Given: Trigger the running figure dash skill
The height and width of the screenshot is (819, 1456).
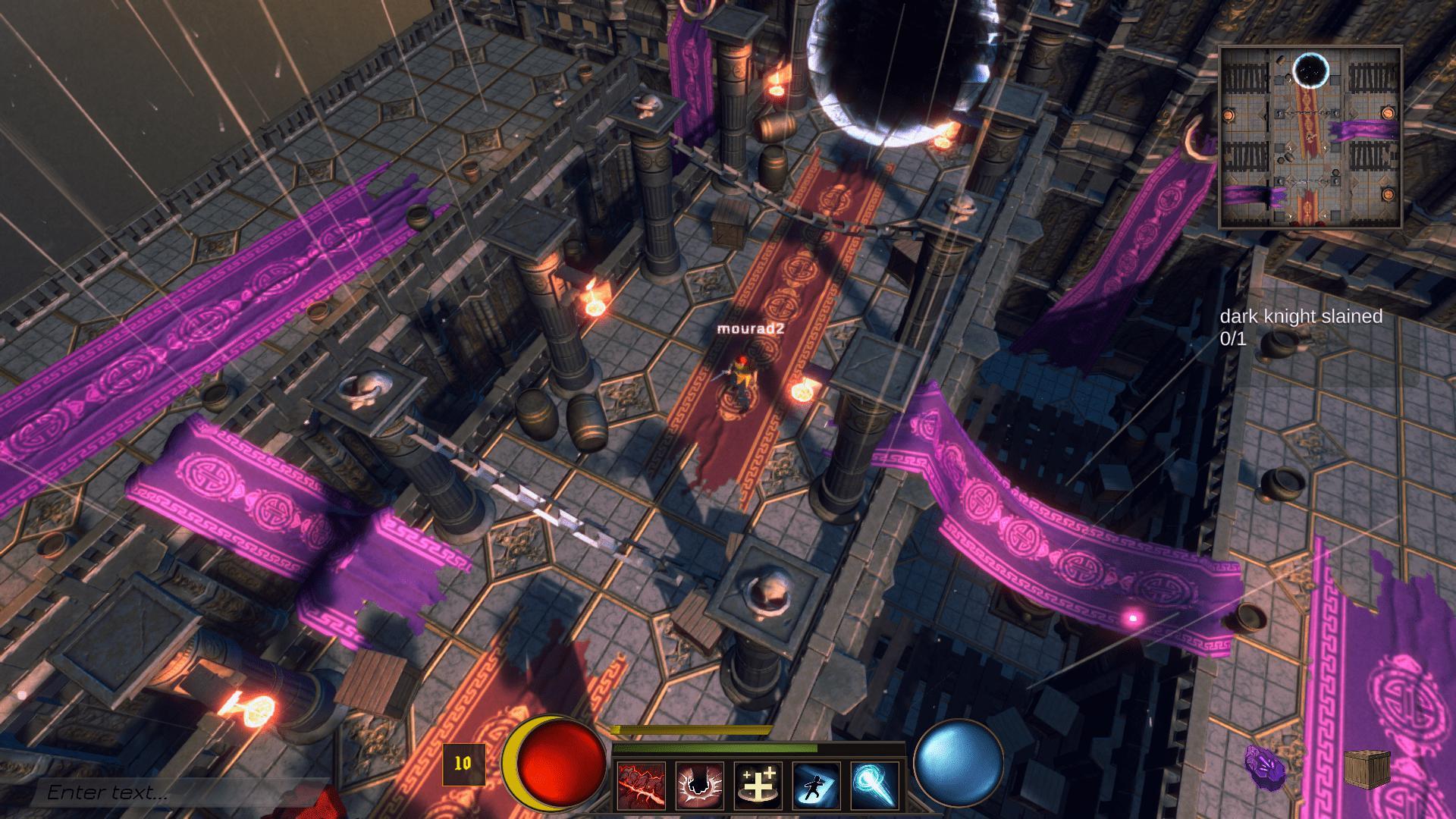Looking at the screenshot, I should click(x=816, y=786).
